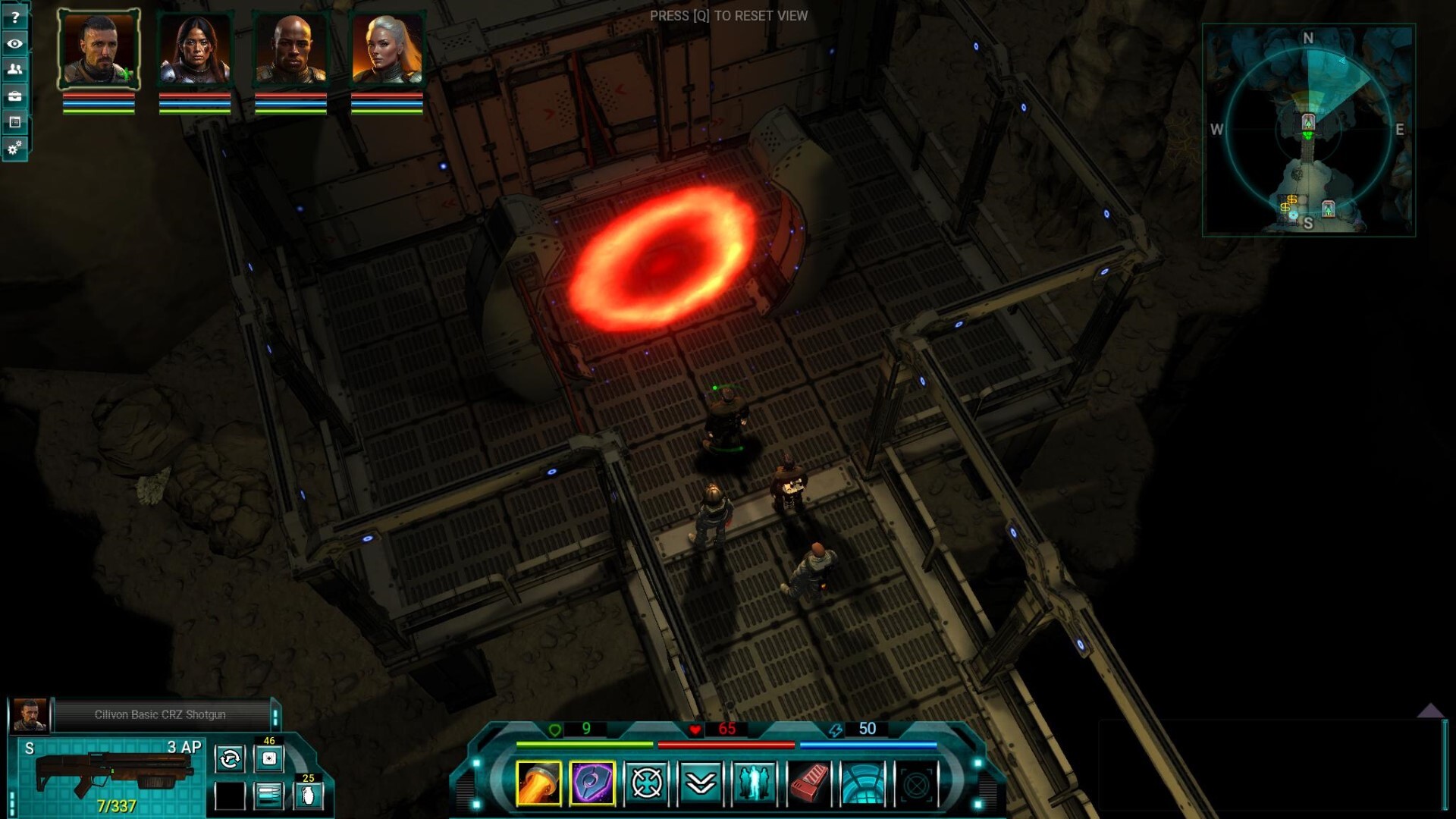Open the squad members panel
The image size is (1456, 819).
(x=14, y=69)
